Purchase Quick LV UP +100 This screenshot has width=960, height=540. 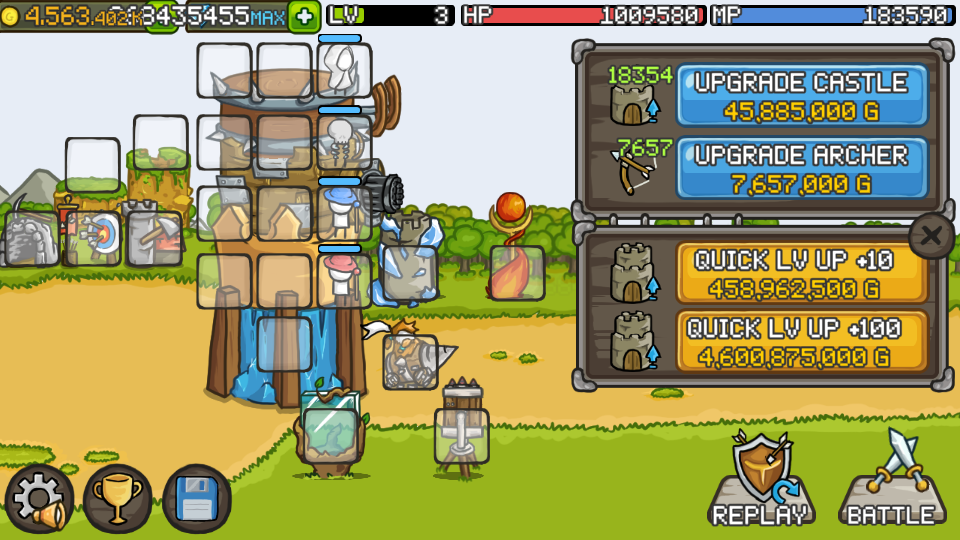pos(802,341)
